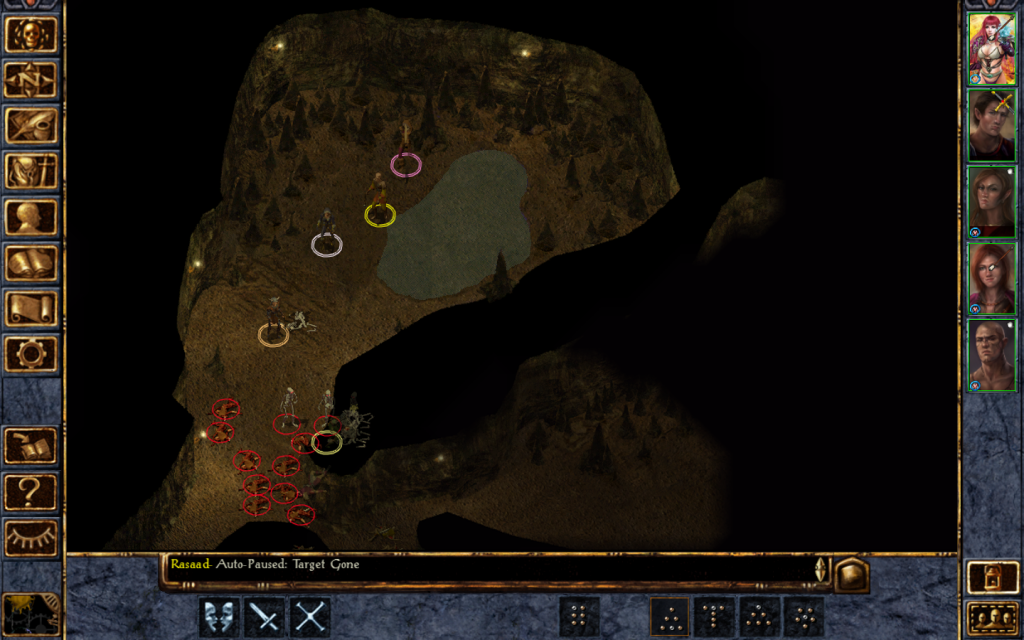
Task: Open help with the question mark button
Action: pos(31,492)
